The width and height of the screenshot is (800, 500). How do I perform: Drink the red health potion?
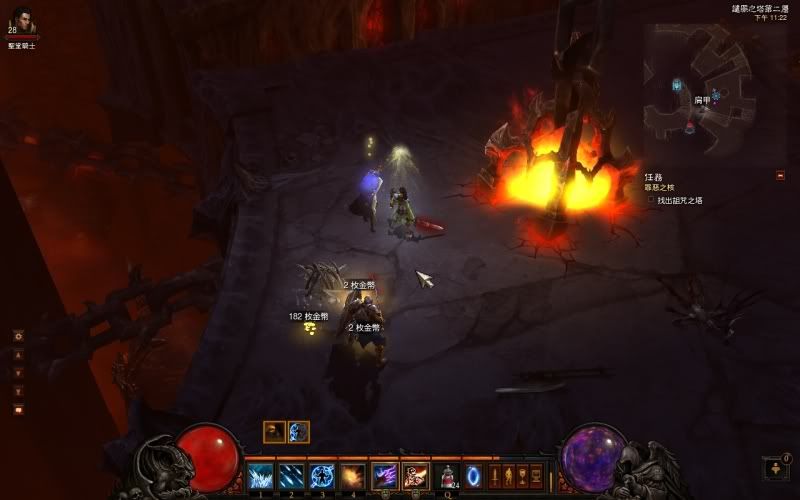pos(448,476)
